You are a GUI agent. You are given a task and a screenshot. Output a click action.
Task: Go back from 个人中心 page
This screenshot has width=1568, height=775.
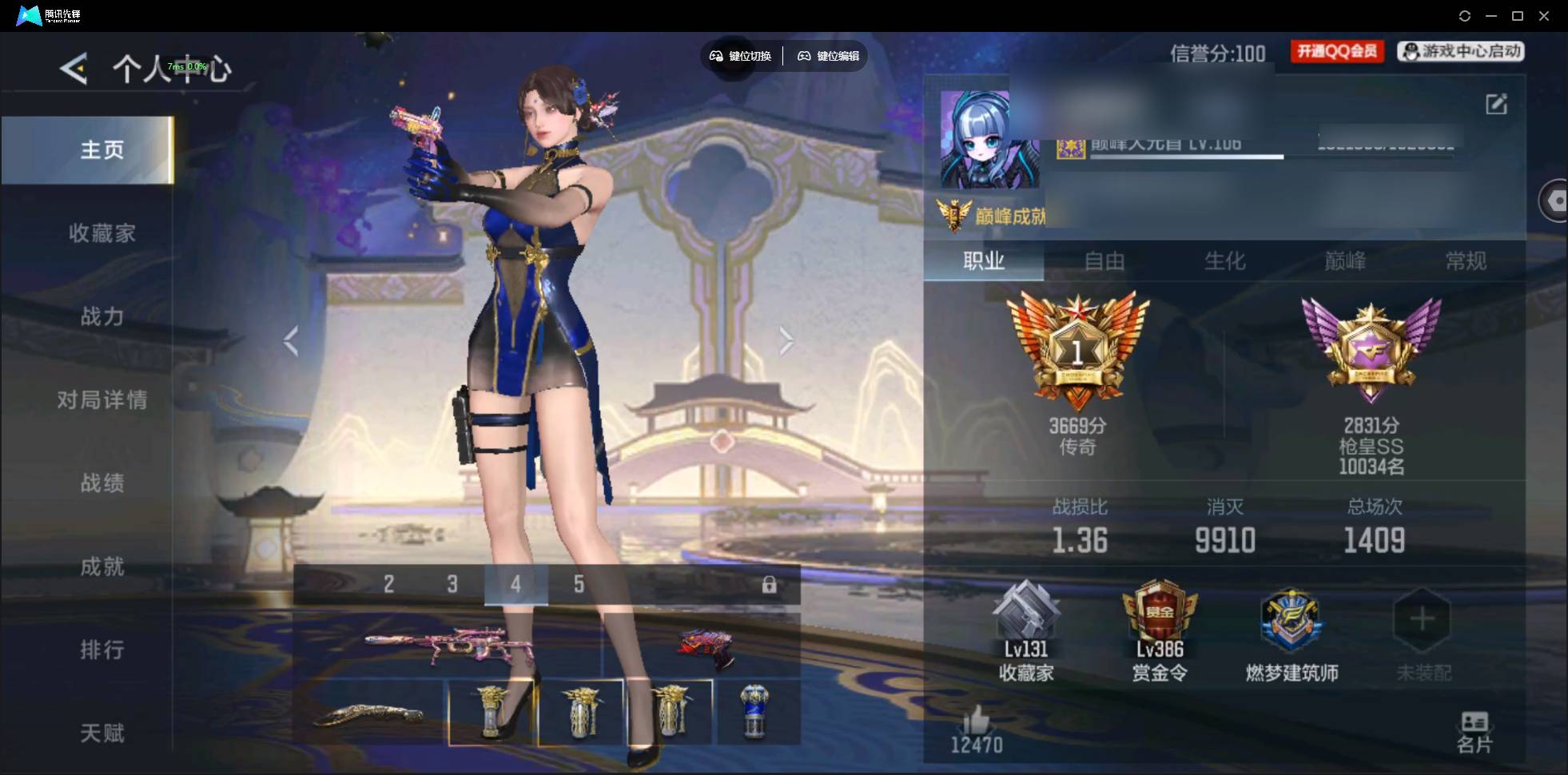click(x=74, y=70)
